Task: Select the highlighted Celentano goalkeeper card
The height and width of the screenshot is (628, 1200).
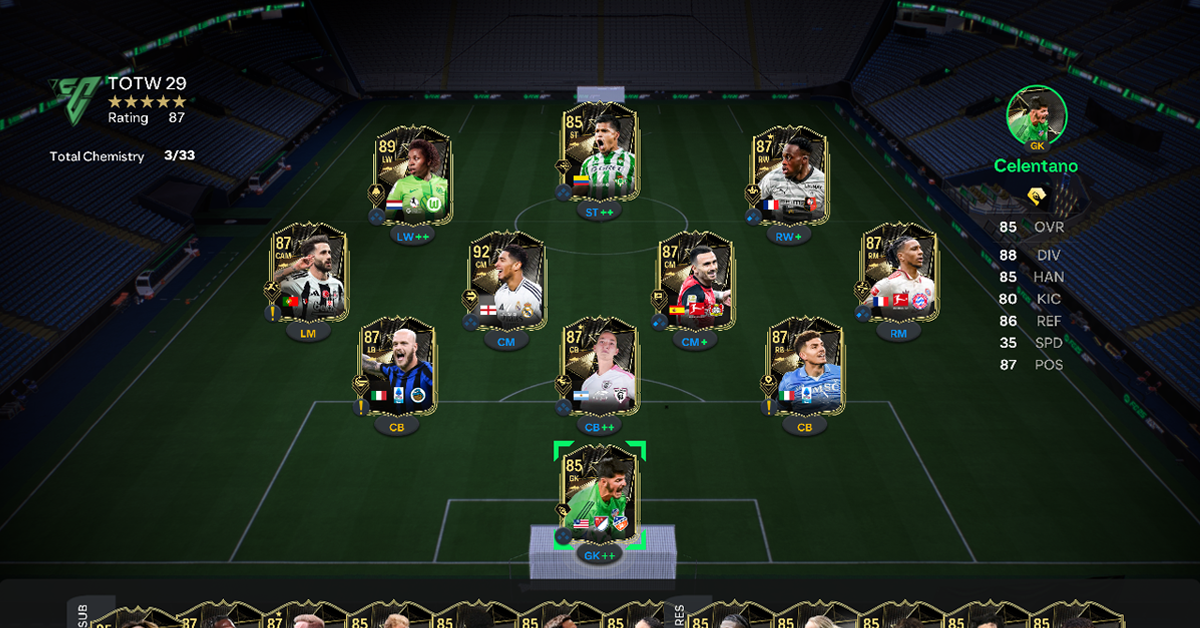Action: [599, 496]
